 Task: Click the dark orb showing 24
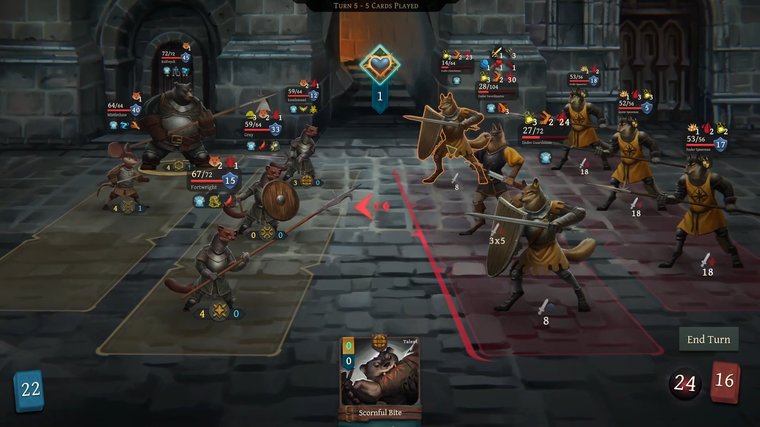pos(685,384)
